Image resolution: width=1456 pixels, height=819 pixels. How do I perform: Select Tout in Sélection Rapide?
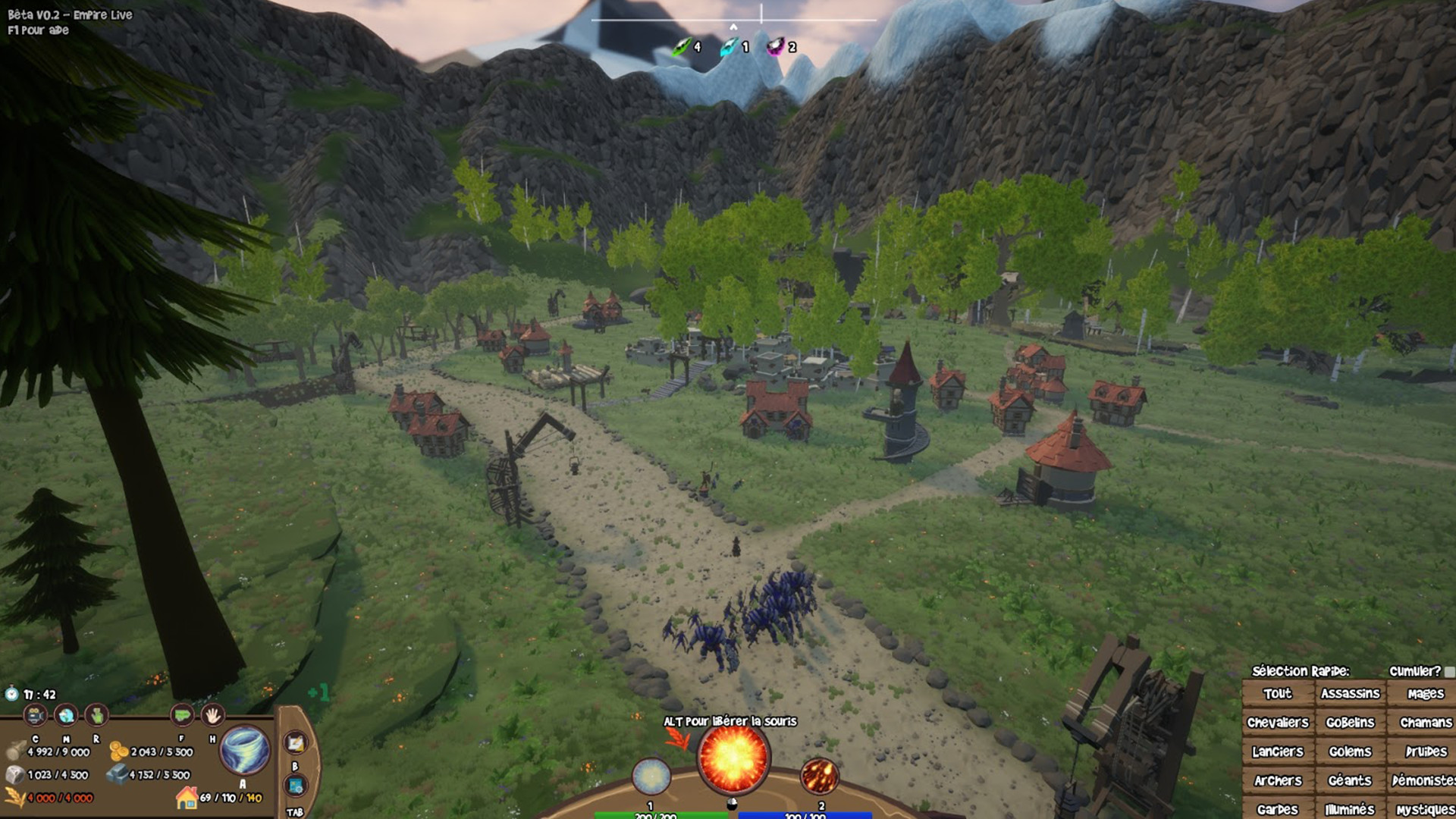1279,693
